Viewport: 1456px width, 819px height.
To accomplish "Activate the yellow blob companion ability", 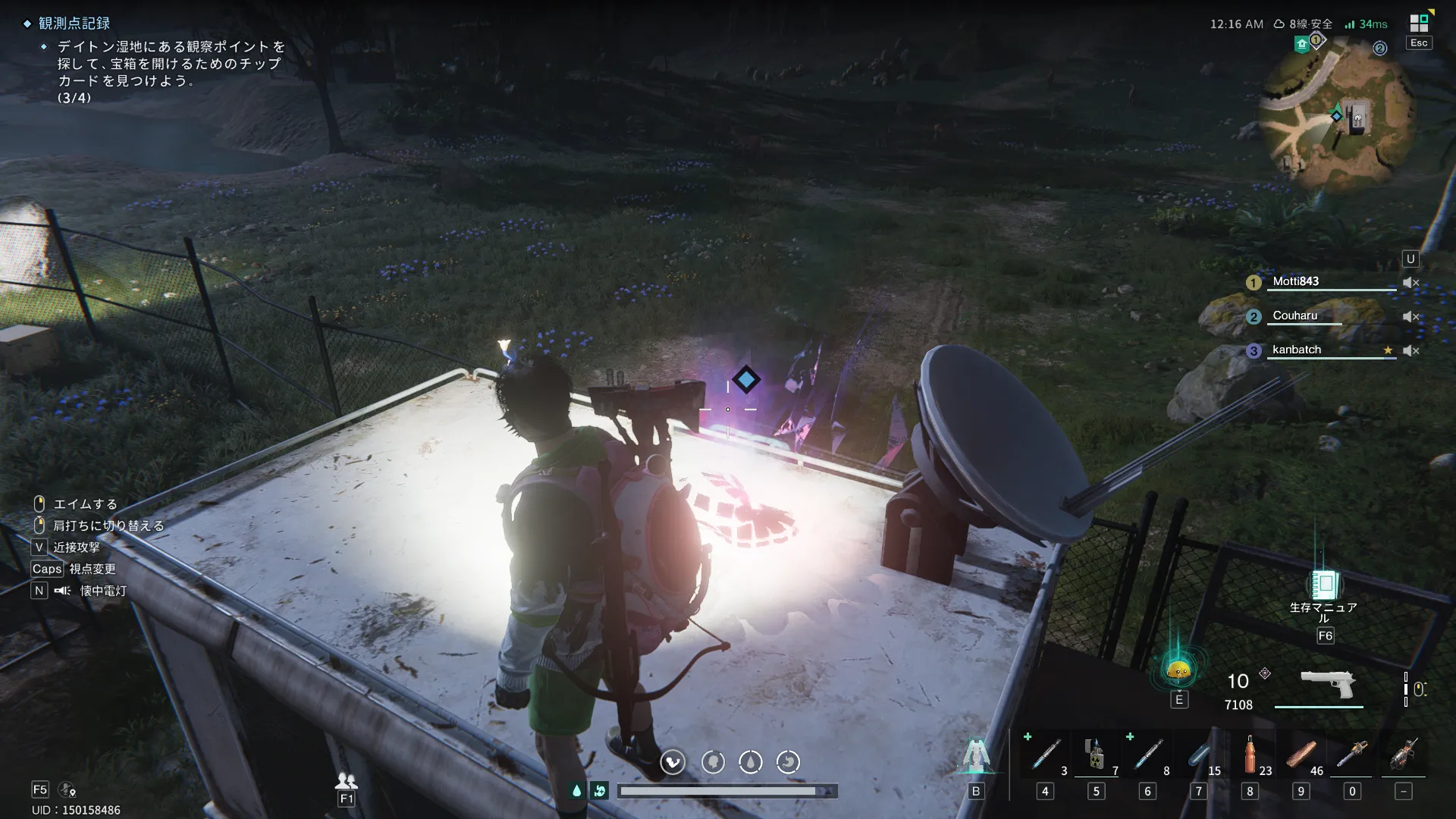I will tap(1178, 670).
